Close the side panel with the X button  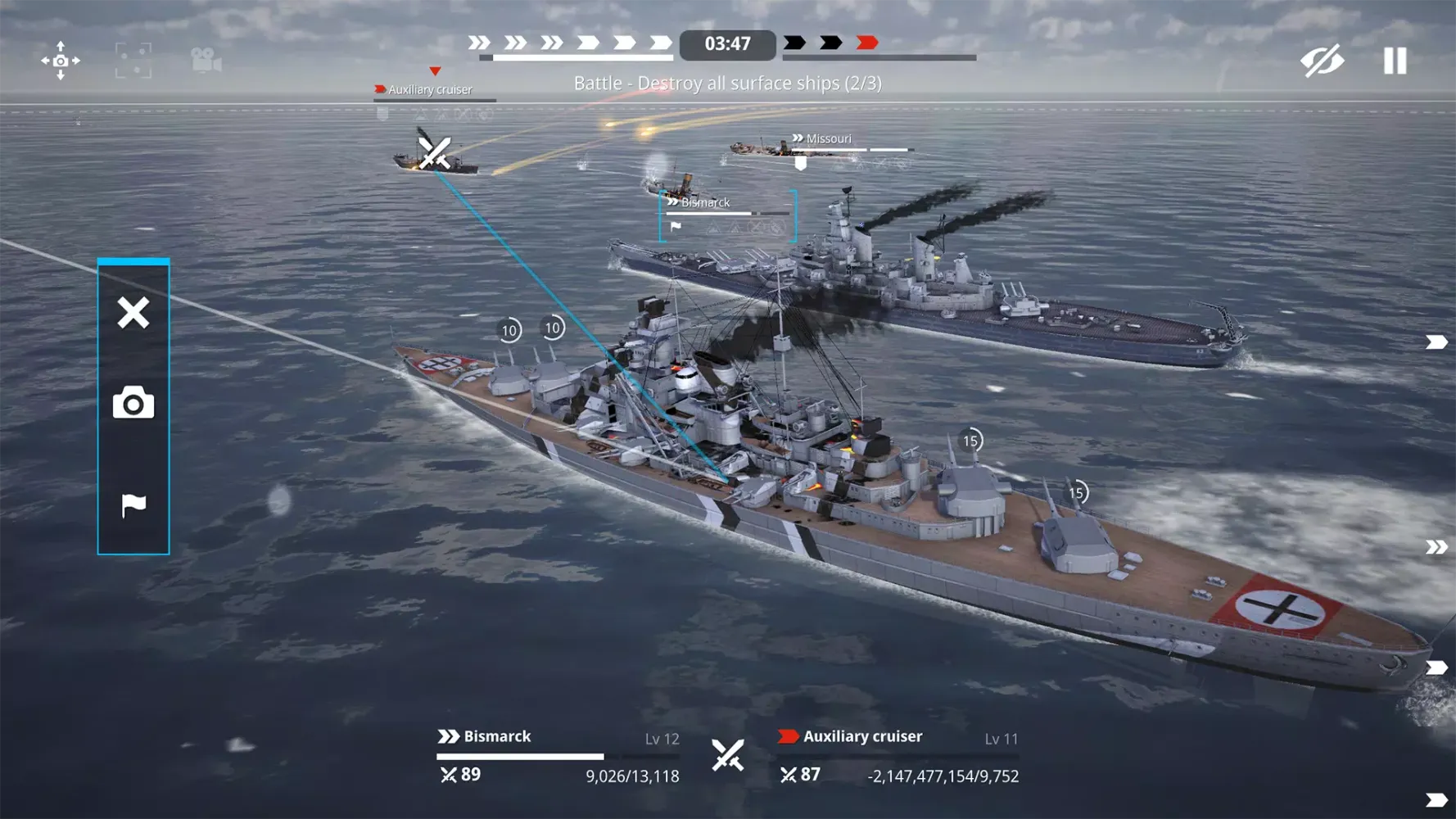[x=133, y=312]
